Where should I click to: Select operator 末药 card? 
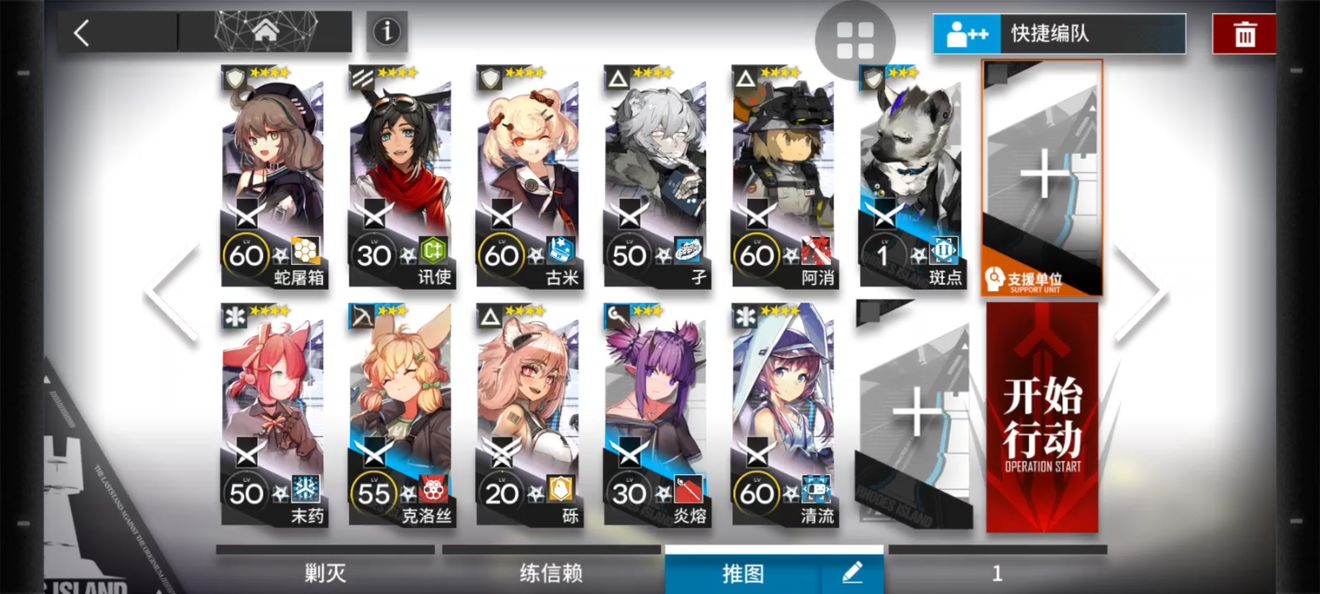pyautogui.click(x=273, y=415)
